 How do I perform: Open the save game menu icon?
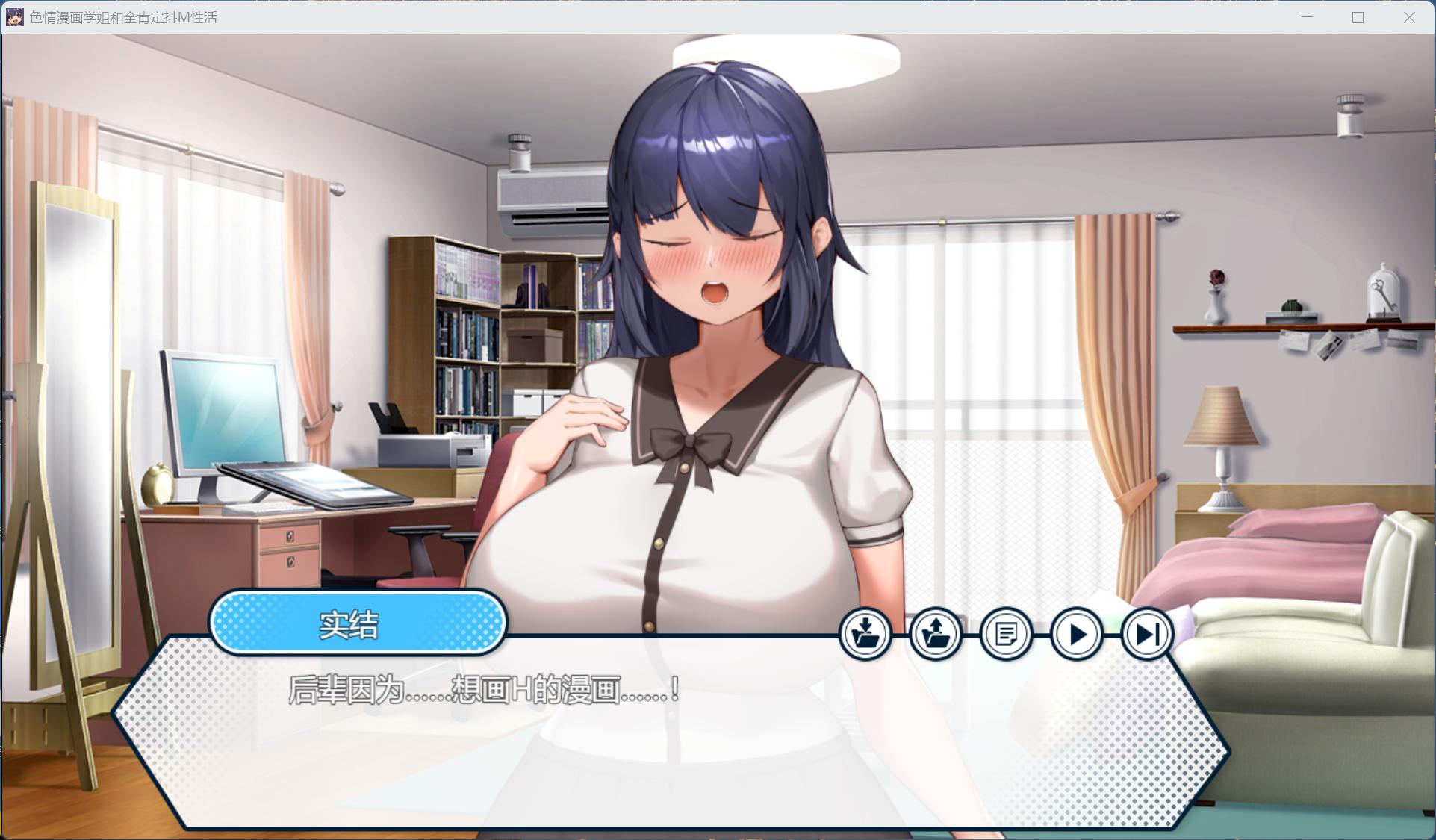coord(865,635)
